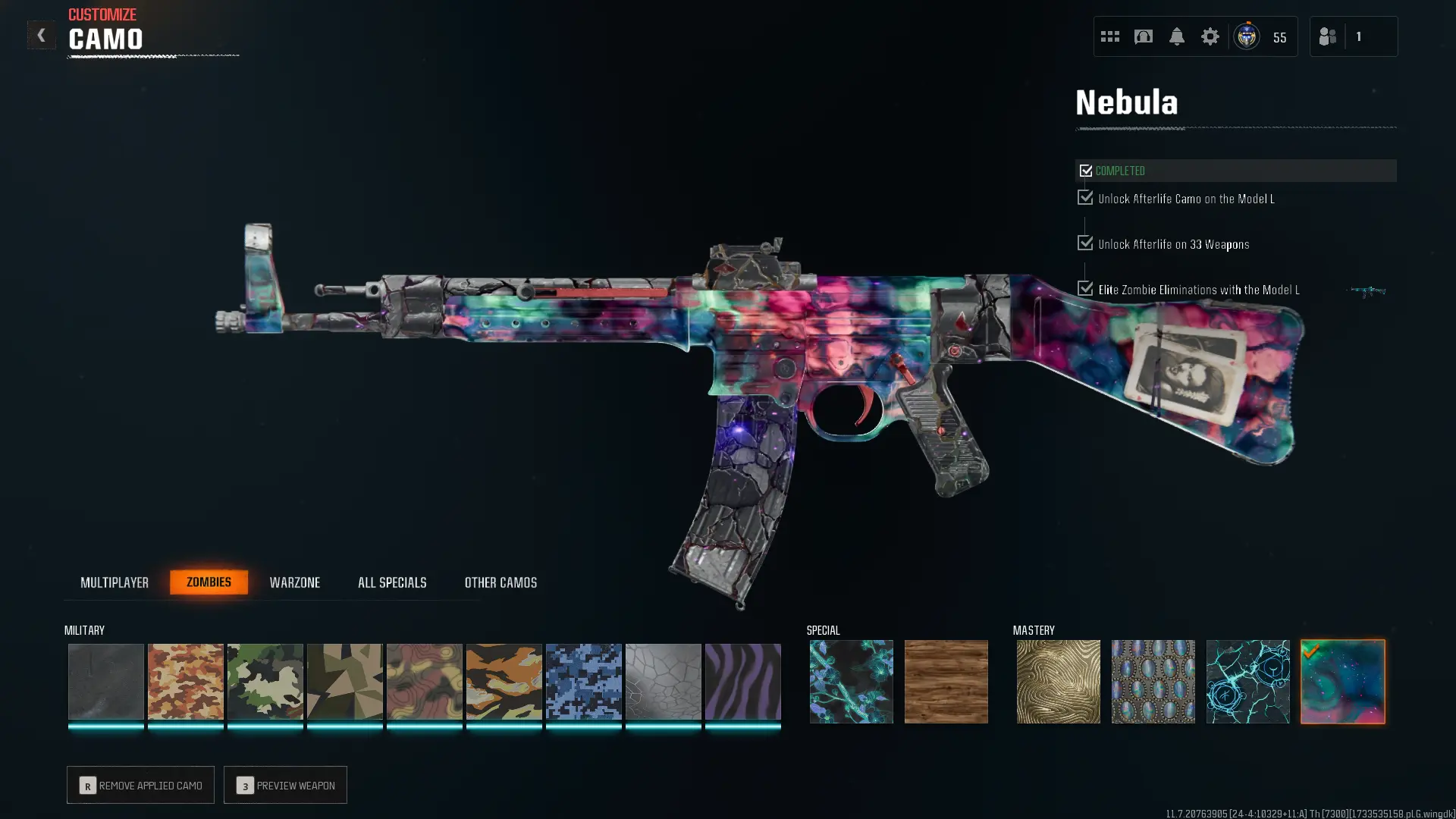Choose the cyan Afterlife mastery camo
The width and height of the screenshot is (1456, 819).
pos(1247,682)
